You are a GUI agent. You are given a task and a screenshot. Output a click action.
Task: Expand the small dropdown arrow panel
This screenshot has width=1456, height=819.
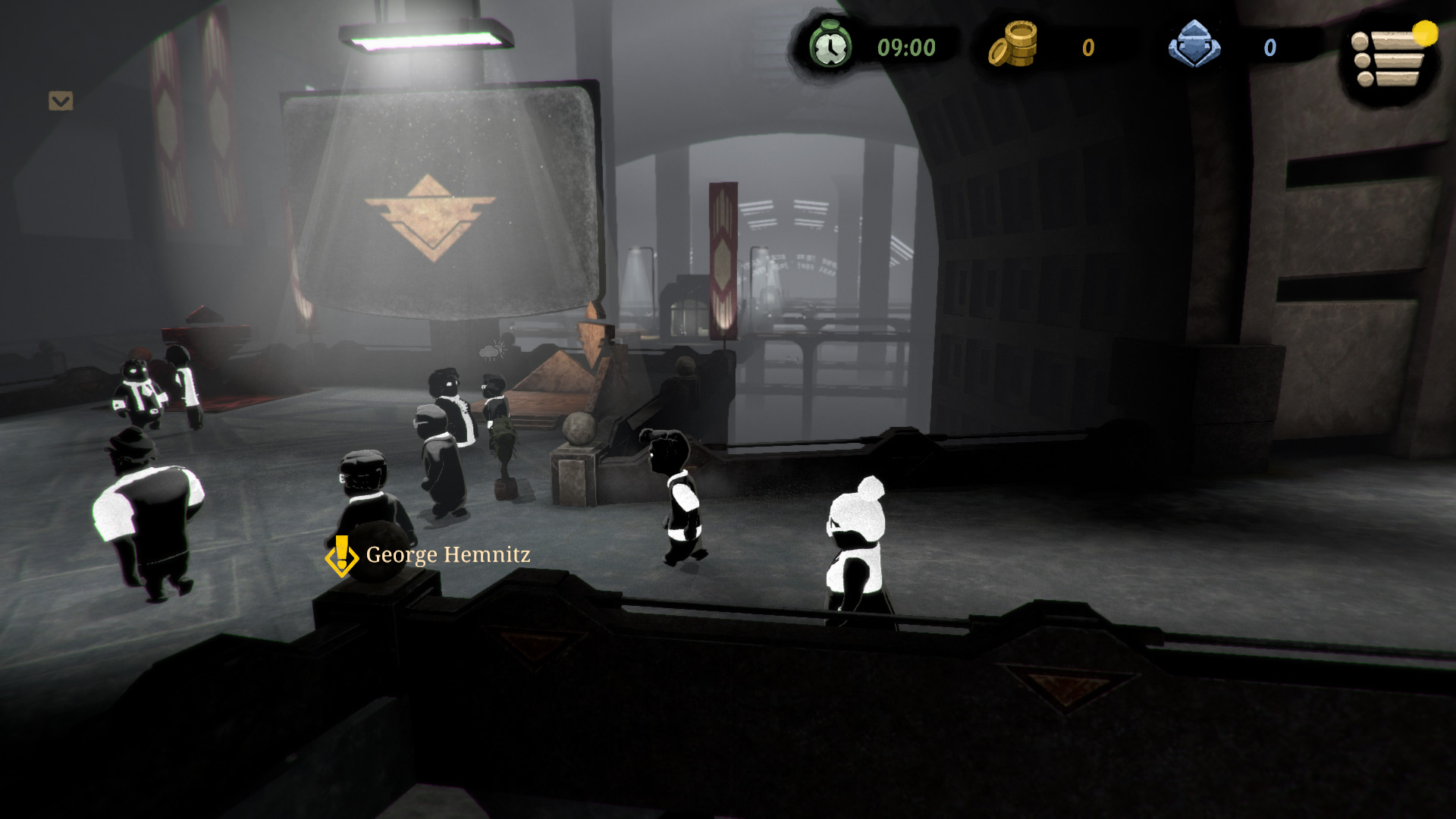click(x=61, y=101)
